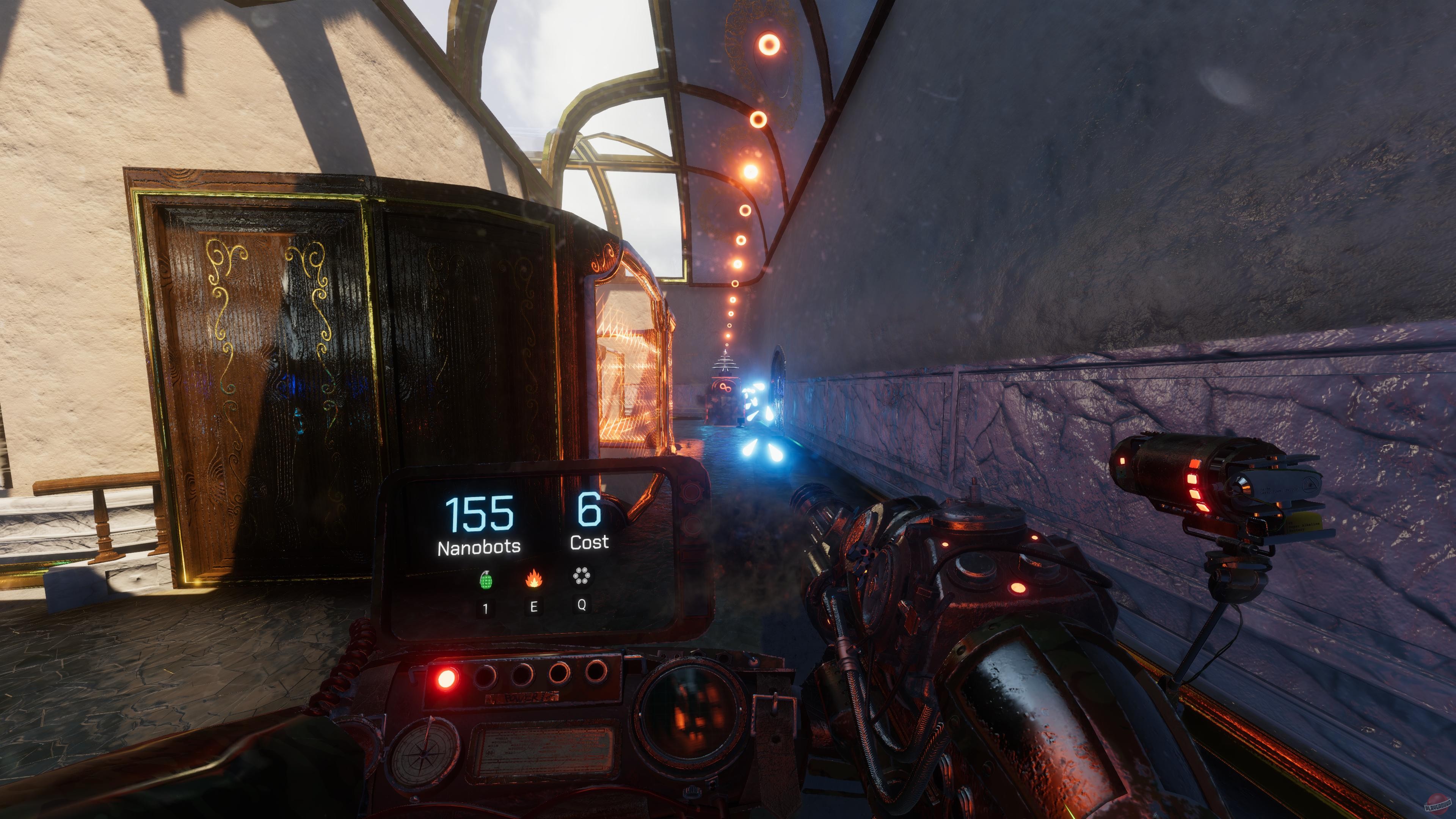This screenshot has height=819, width=1456.
Task: Choose the revolver cylinder ammo icon
Action: pos(581,576)
